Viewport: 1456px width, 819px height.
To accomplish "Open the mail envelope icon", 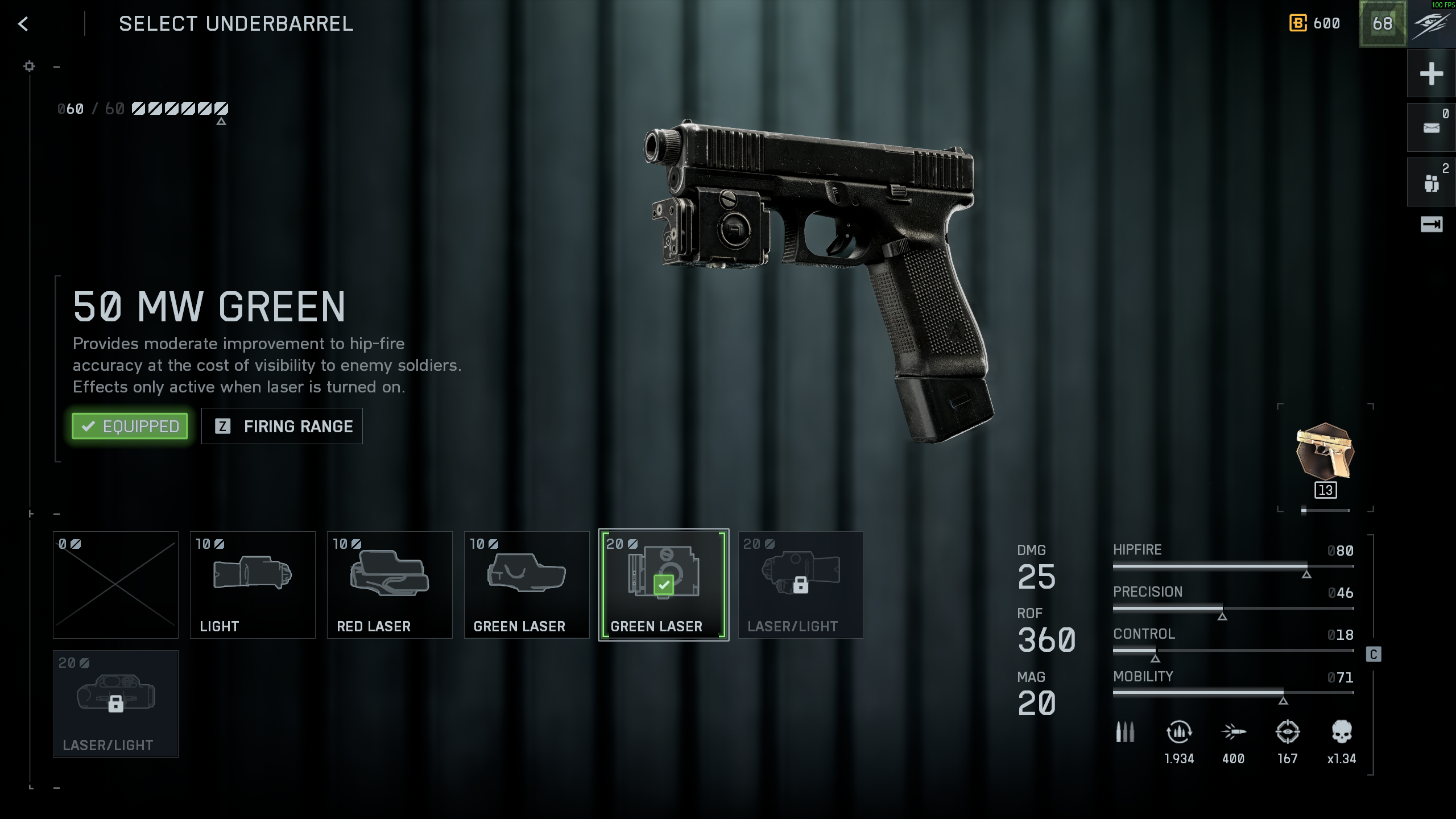I will point(1431,127).
